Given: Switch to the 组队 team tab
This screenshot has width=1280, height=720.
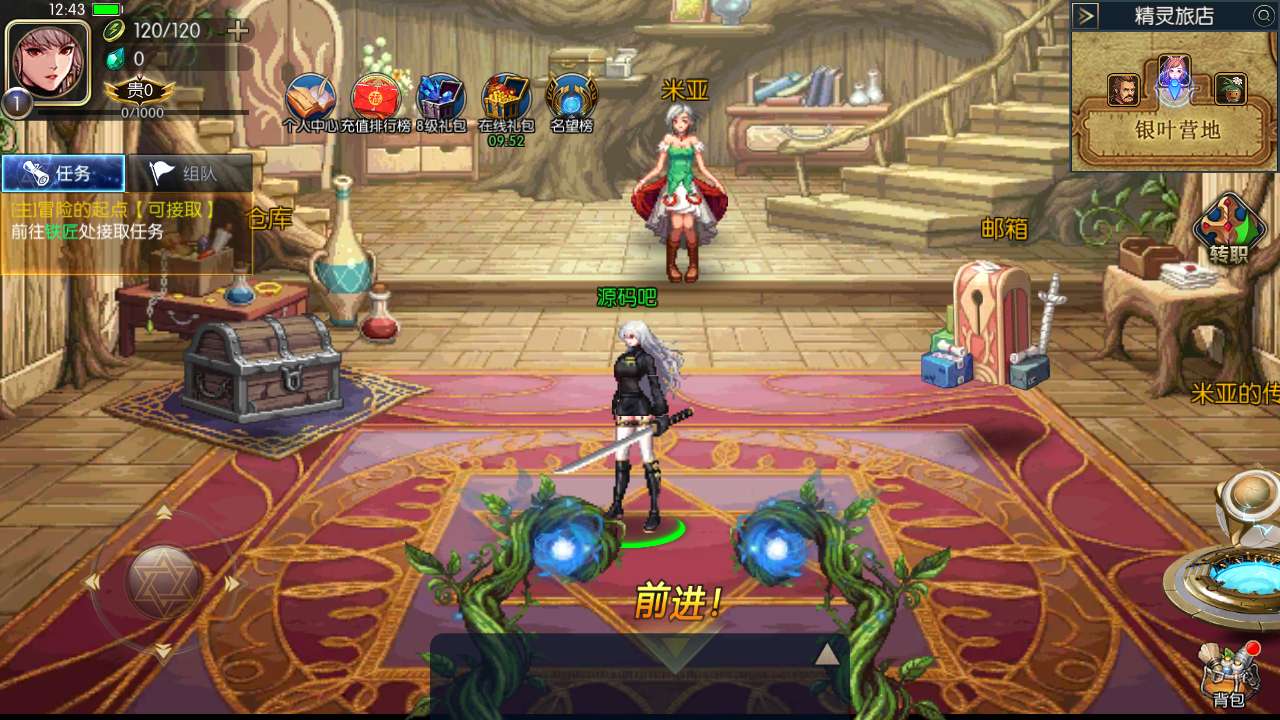Looking at the screenshot, I should [189, 174].
